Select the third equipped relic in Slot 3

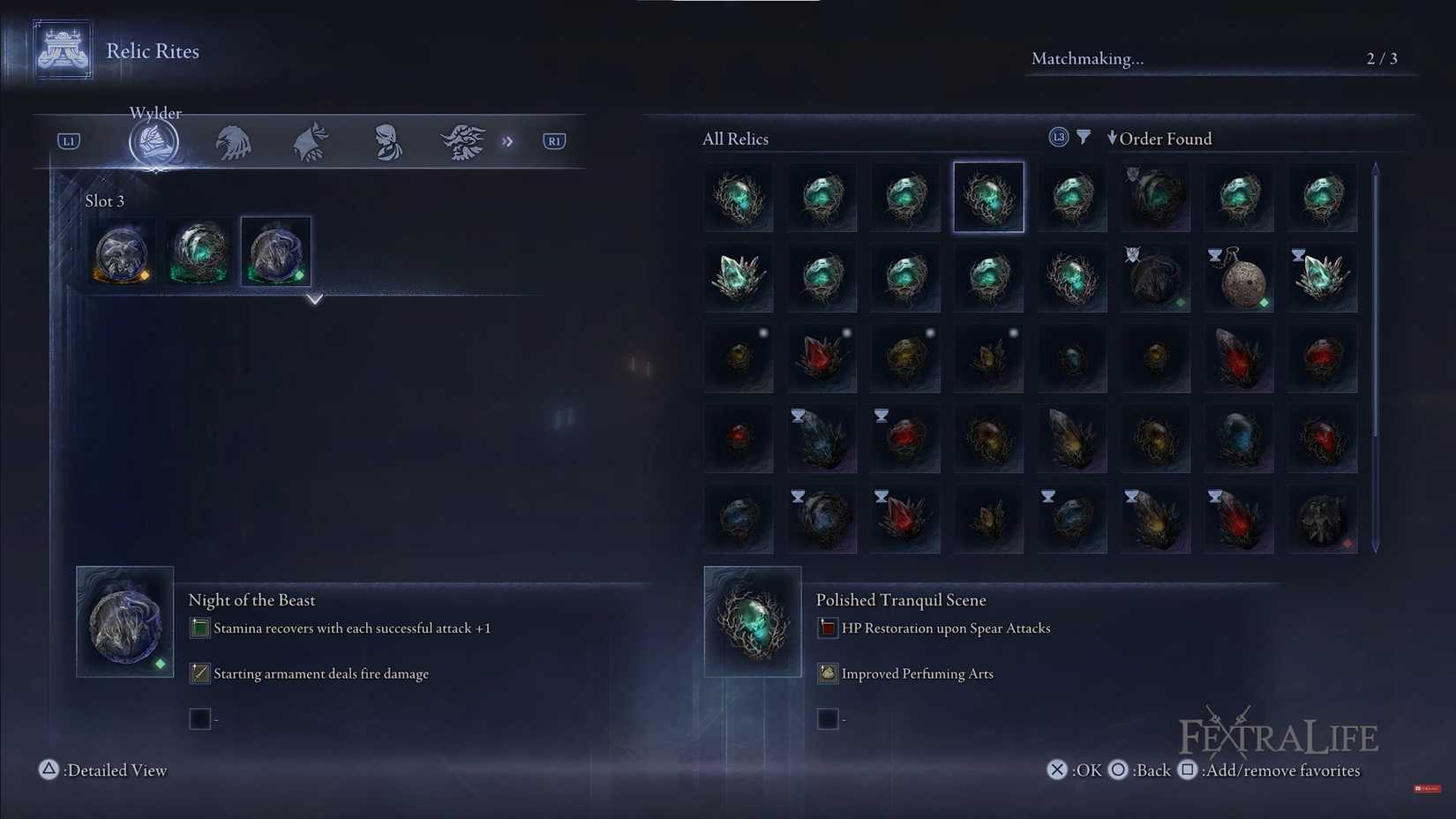(276, 252)
